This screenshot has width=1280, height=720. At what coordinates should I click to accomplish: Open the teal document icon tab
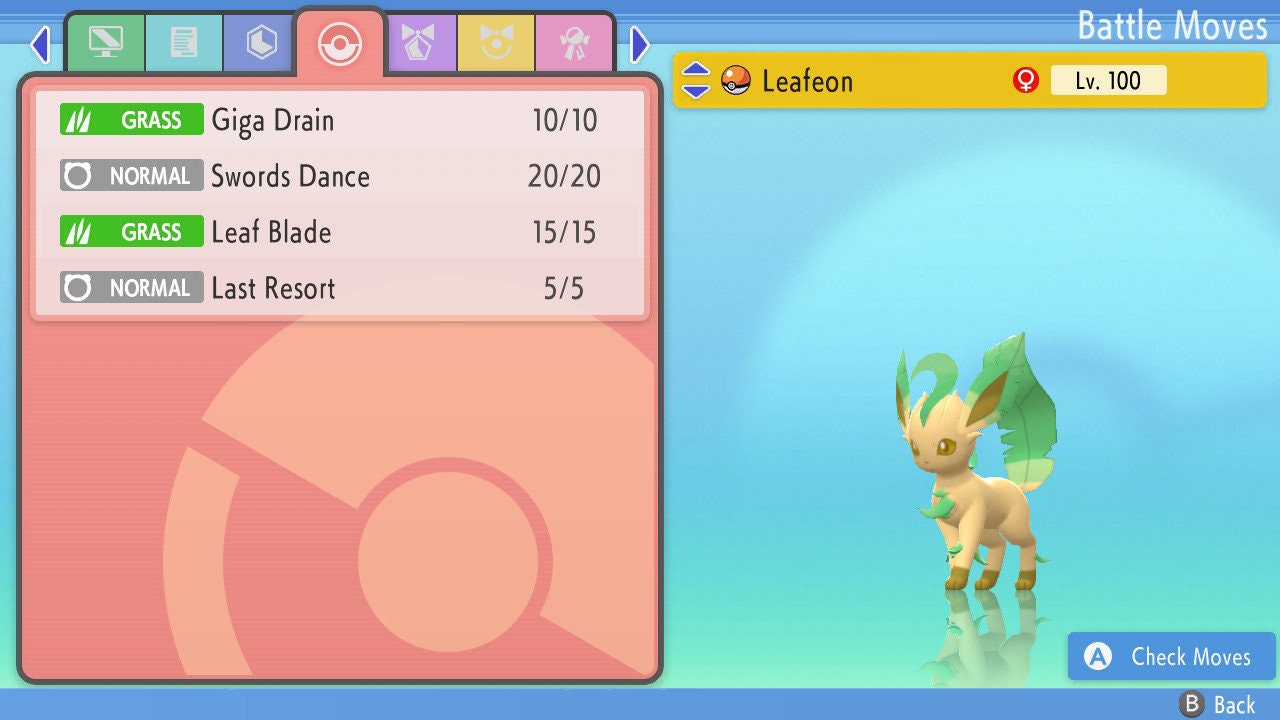tap(184, 43)
